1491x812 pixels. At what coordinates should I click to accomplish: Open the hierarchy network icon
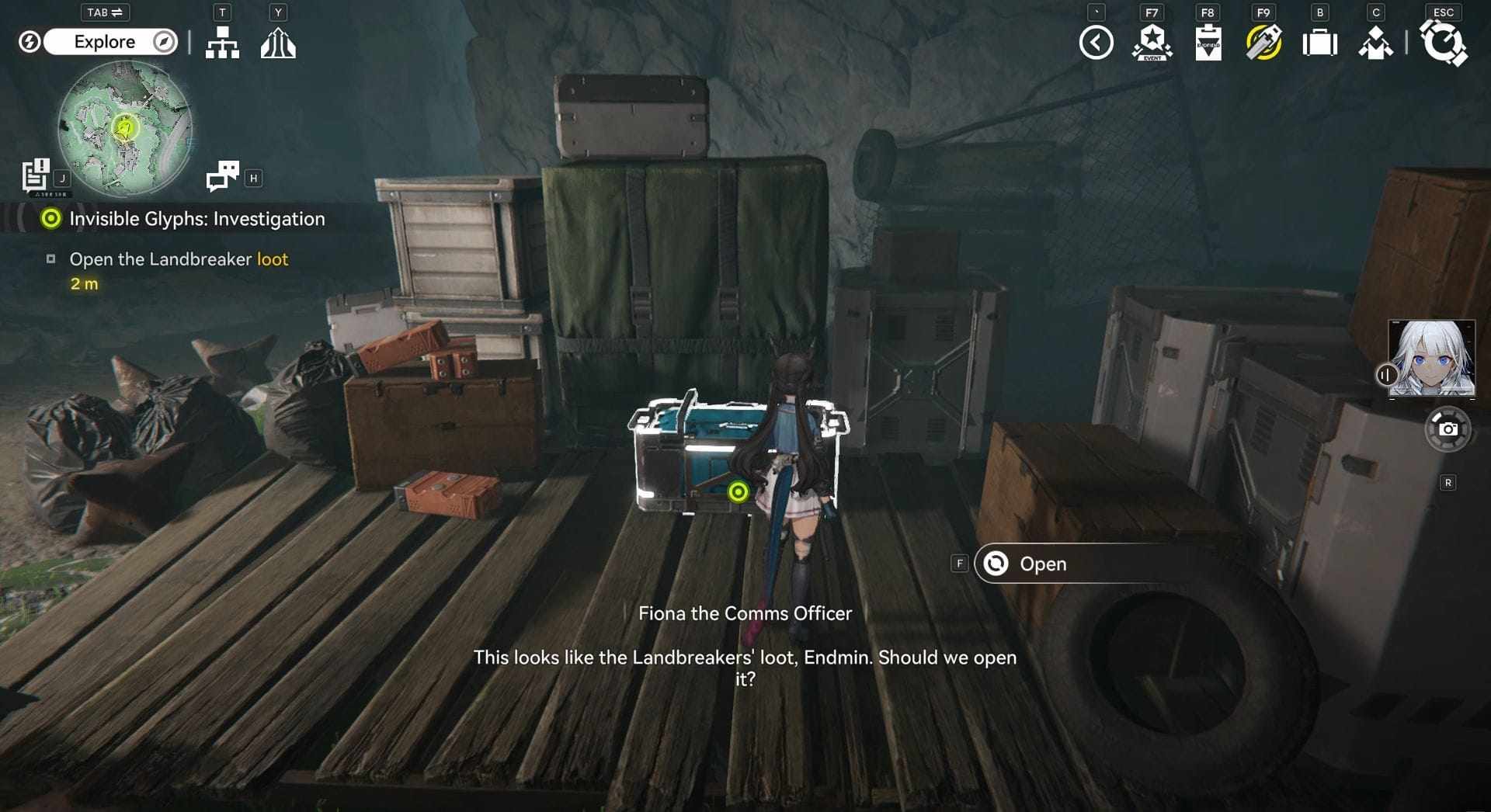pyautogui.click(x=222, y=43)
